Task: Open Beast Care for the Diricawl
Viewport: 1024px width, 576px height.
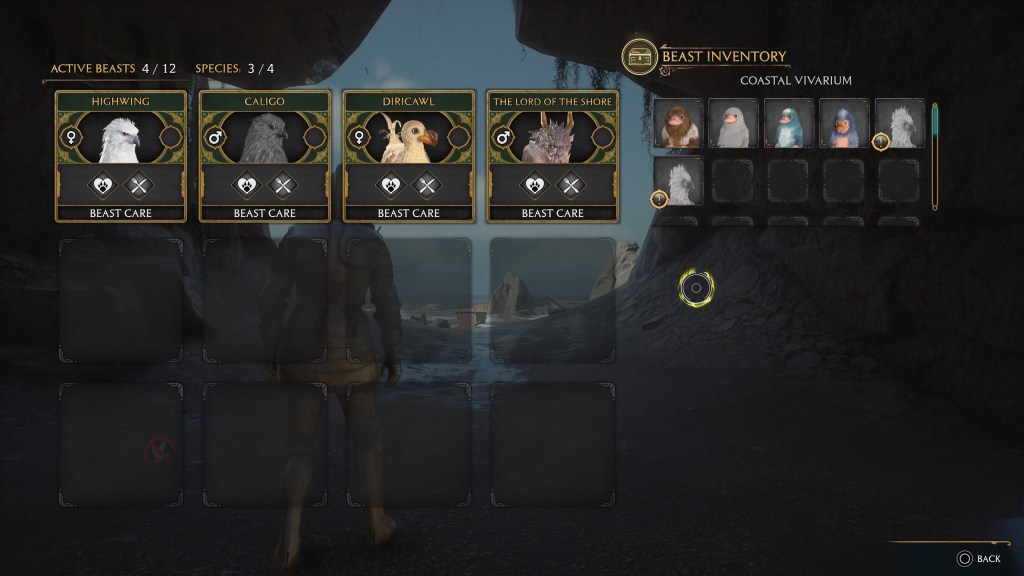Action: pyautogui.click(x=409, y=213)
